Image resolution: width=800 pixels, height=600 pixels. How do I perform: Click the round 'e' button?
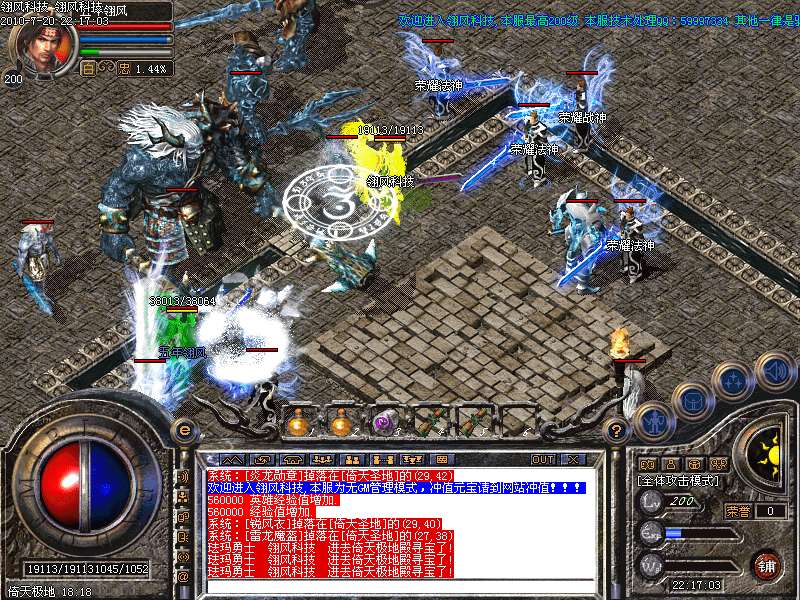(x=183, y=429)
